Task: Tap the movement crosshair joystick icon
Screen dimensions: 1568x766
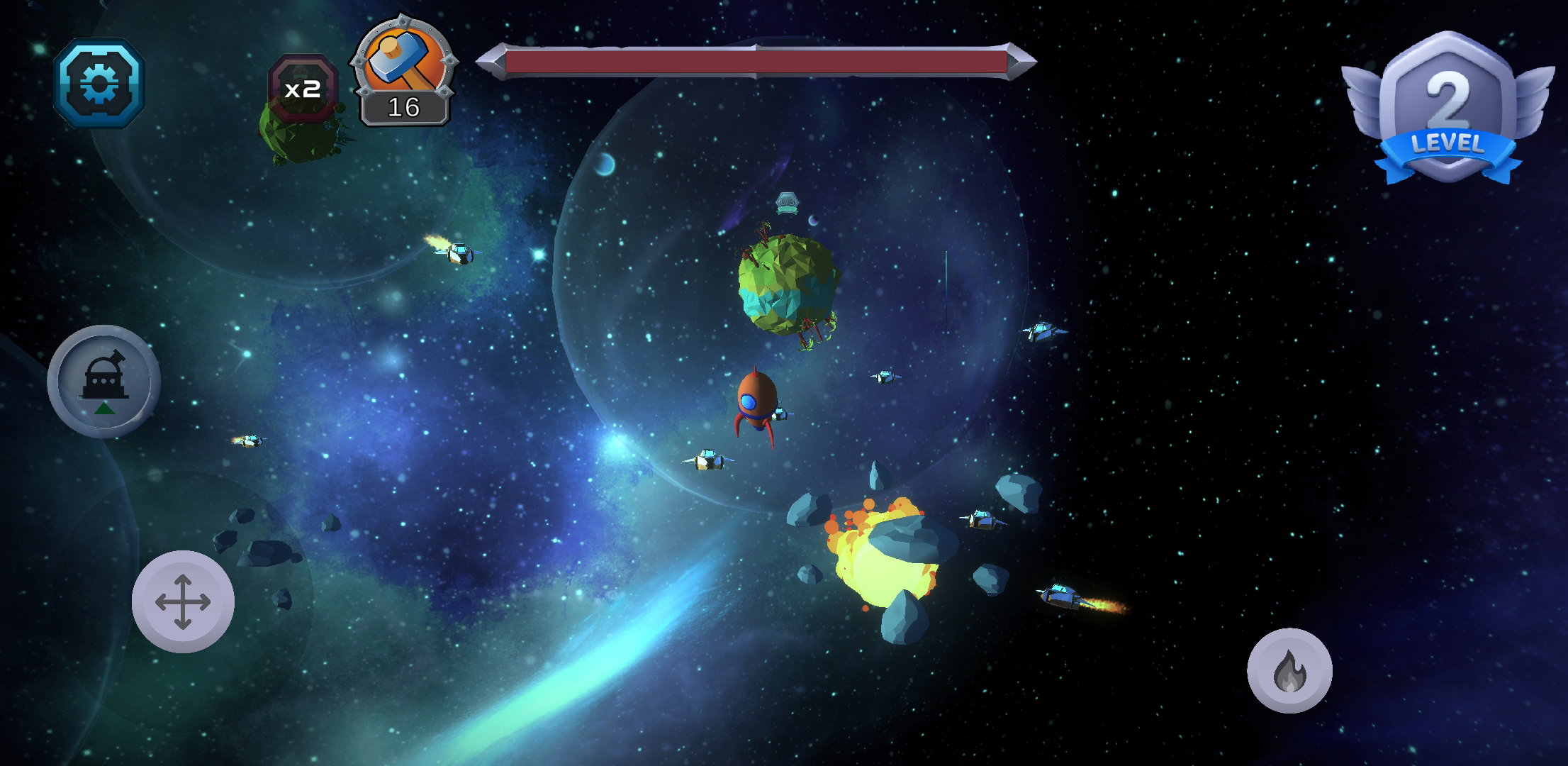Action: coord(184,601)
